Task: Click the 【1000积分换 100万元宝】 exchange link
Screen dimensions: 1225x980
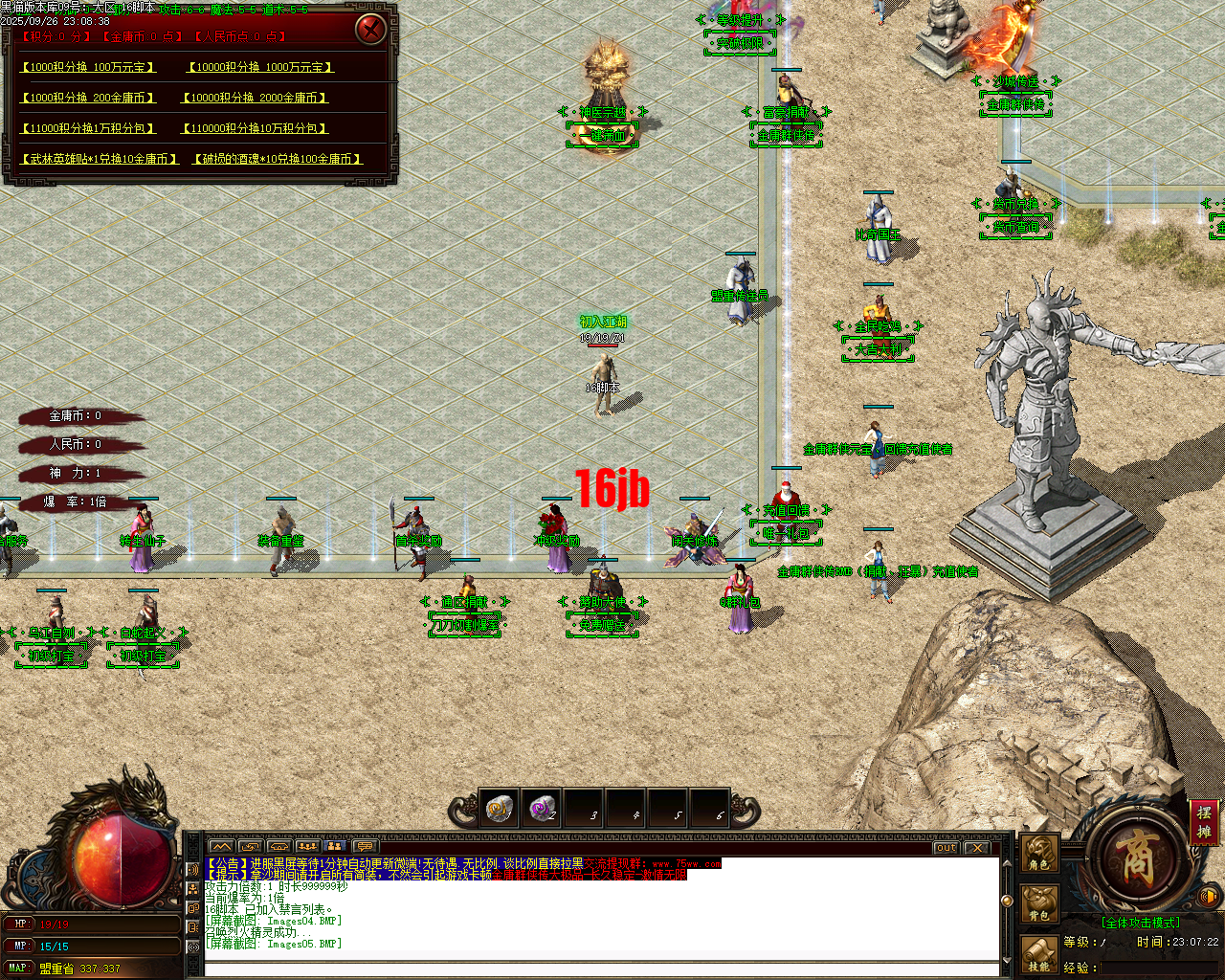Action: (88, 67)
